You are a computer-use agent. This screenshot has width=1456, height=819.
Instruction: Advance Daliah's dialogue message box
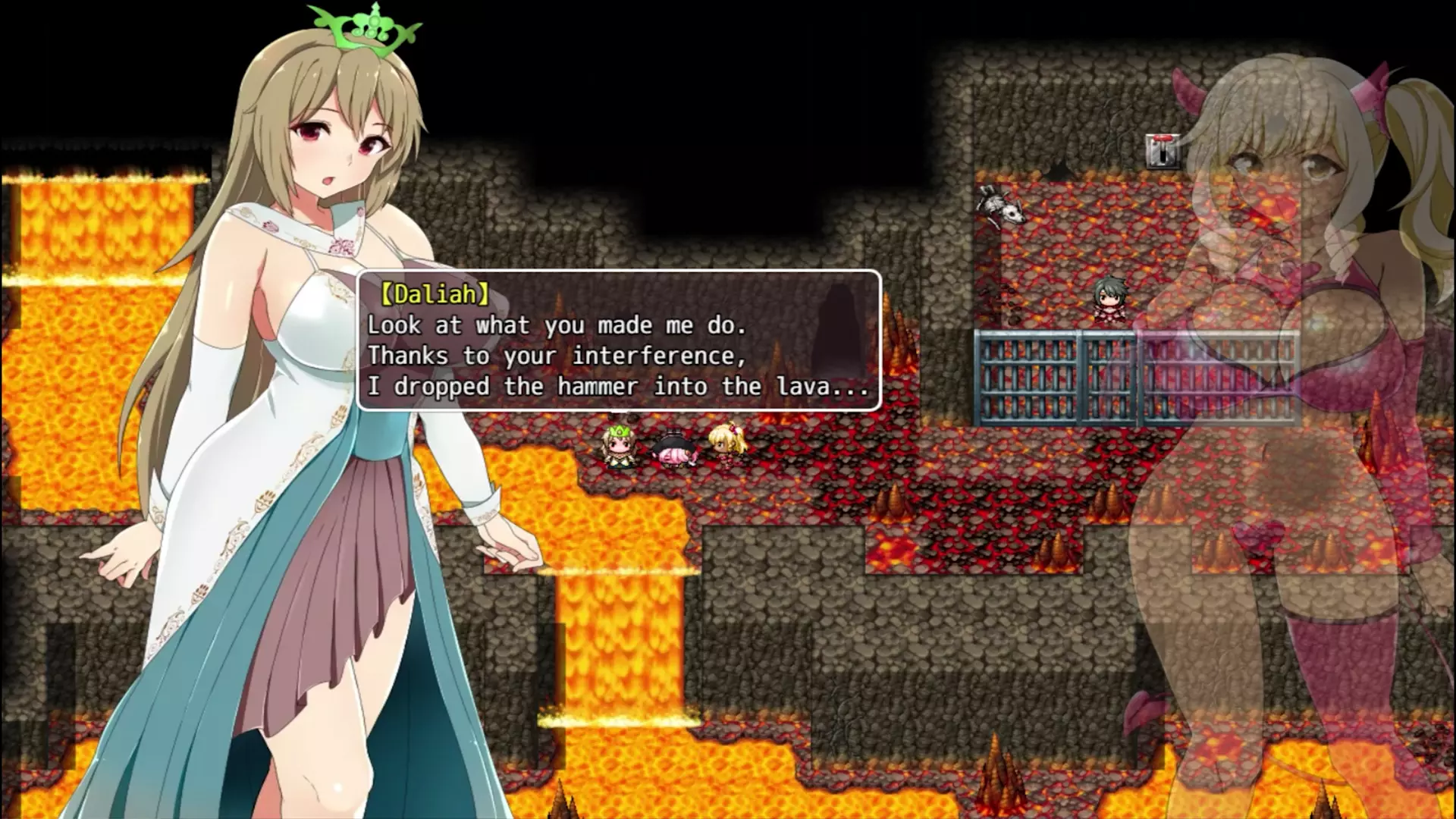pos(618,340)
